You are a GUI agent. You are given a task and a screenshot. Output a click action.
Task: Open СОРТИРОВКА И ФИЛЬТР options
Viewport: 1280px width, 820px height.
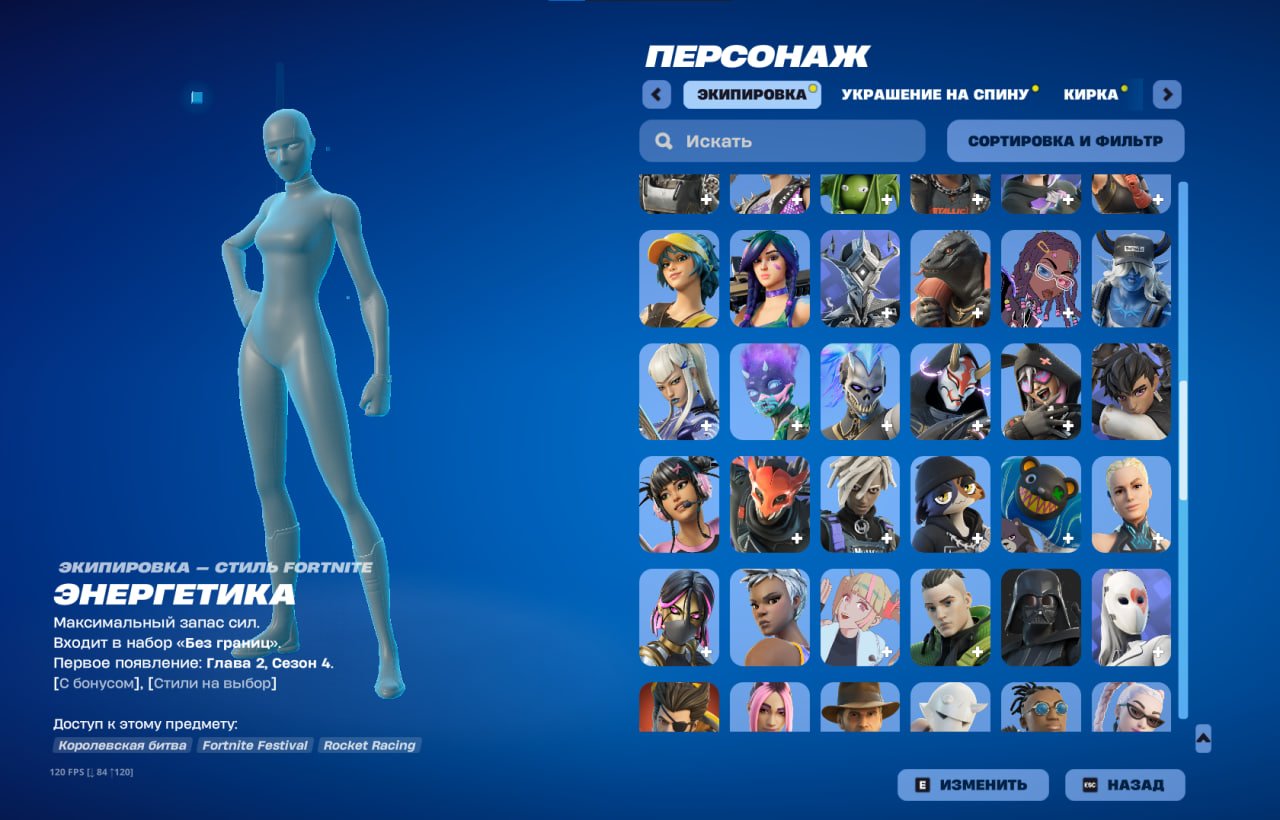(1064, 140)
